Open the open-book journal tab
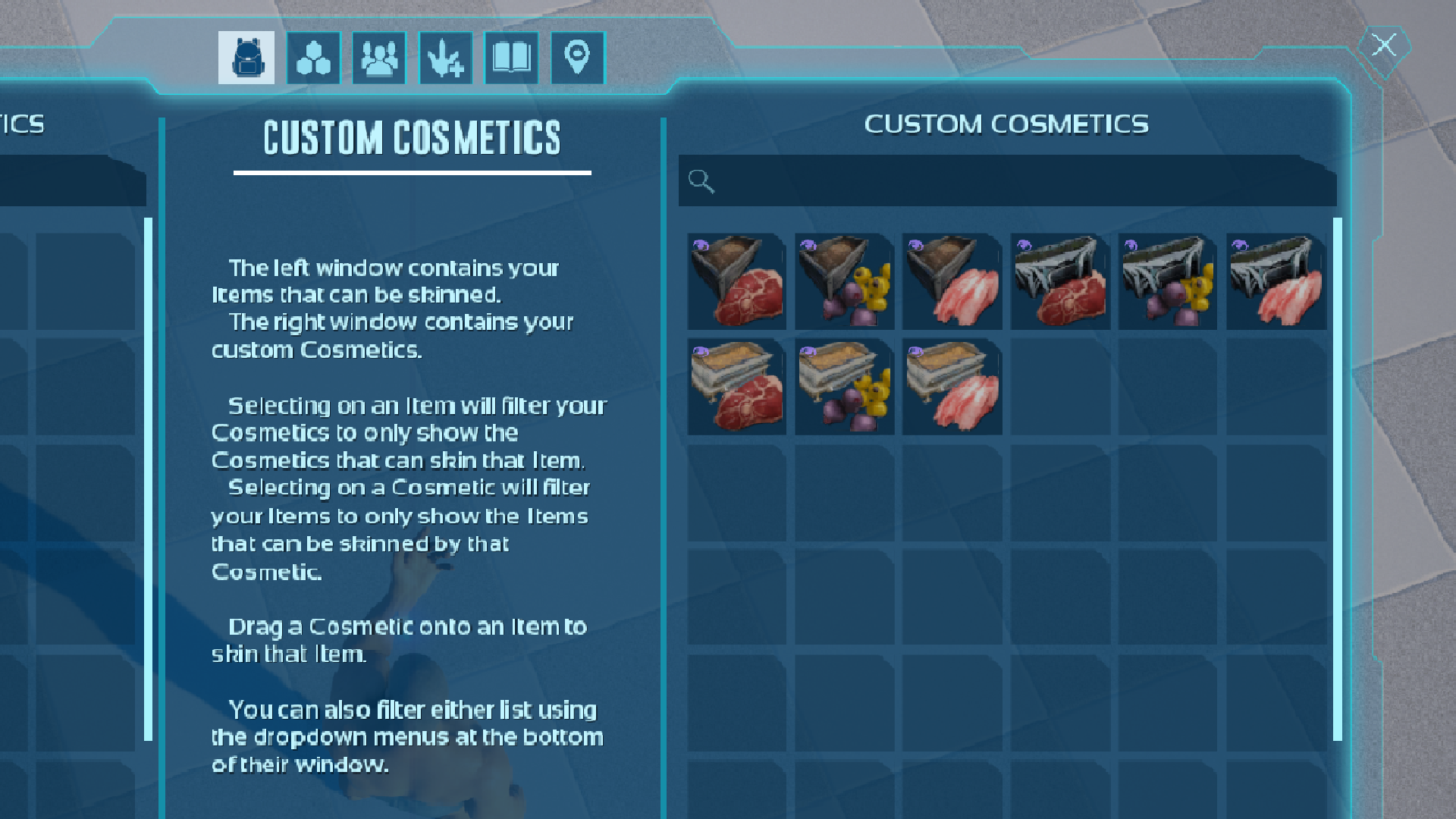The image size is (1456, 819). (512, 58)
